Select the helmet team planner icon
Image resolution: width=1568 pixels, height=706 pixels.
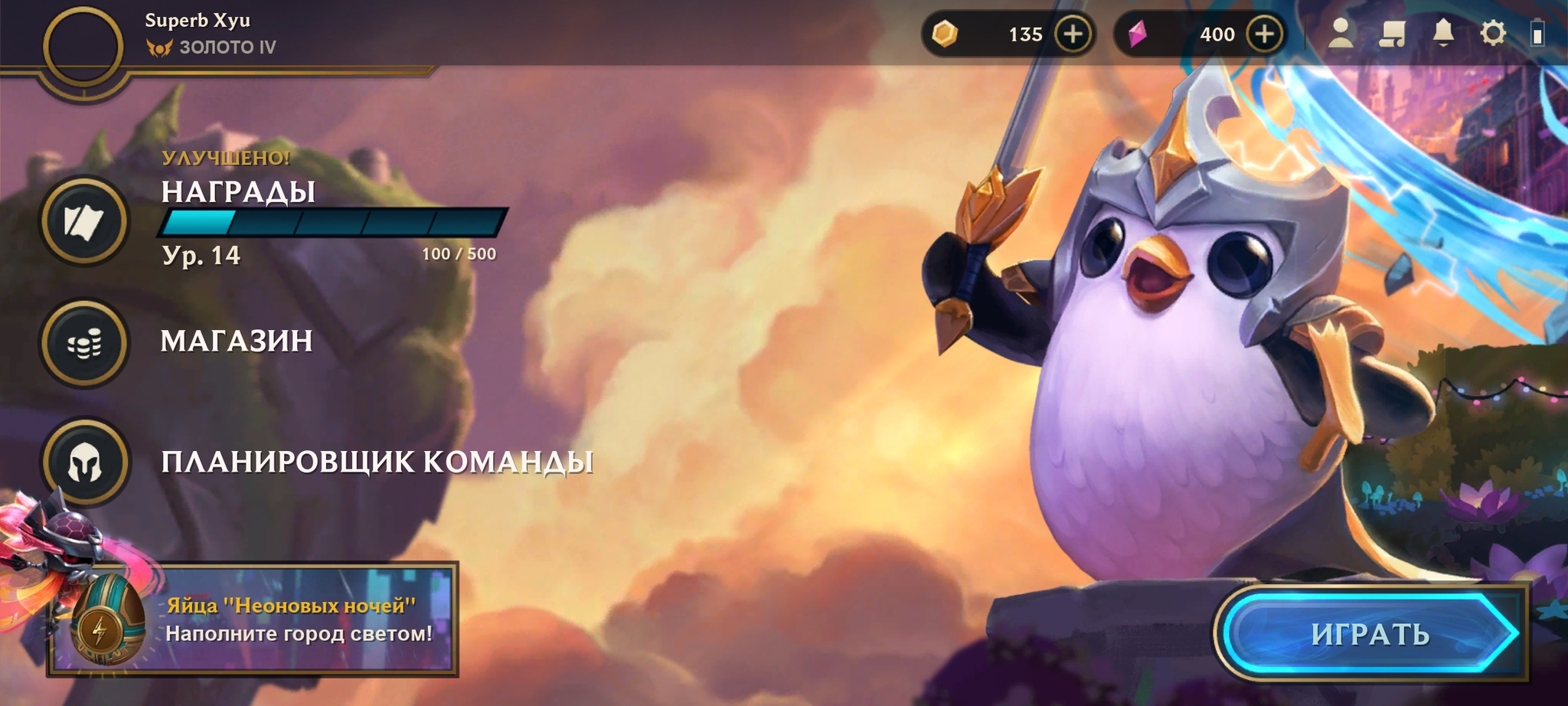[84, 462]
